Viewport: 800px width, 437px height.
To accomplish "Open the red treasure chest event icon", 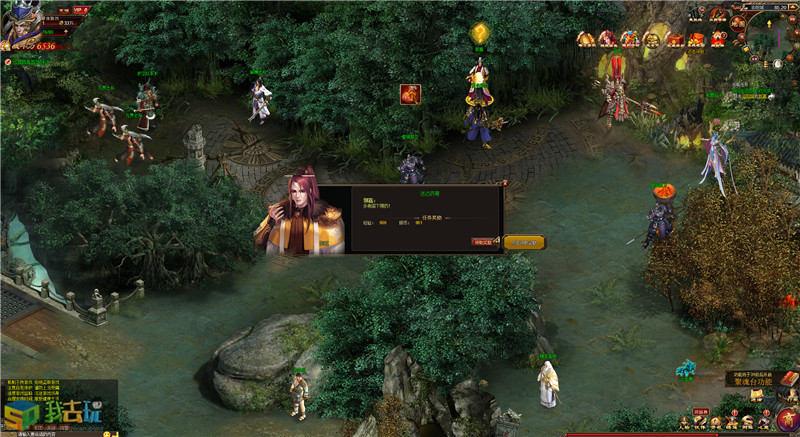I will 674,39.
